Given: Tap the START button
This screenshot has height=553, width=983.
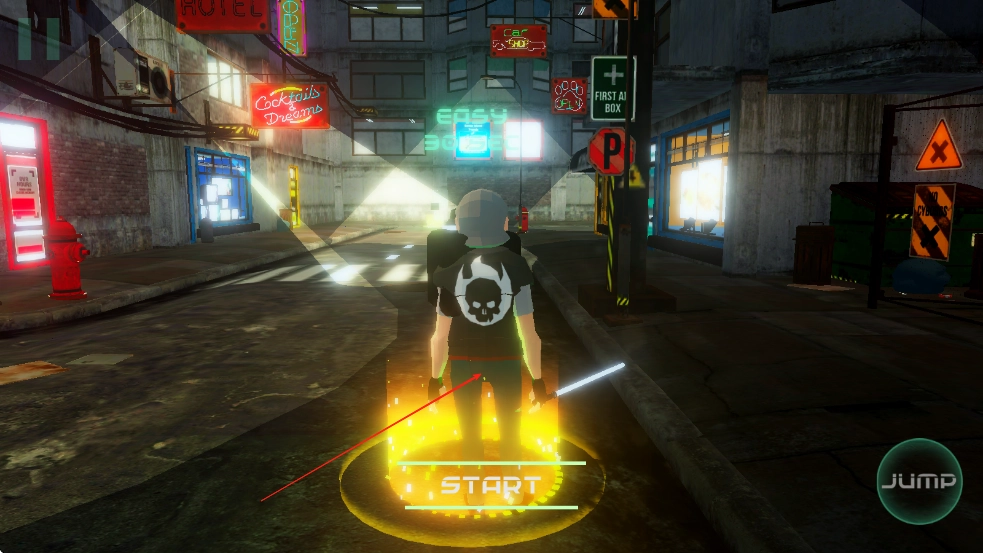Looking at the screenshot, I should point(491,486).
